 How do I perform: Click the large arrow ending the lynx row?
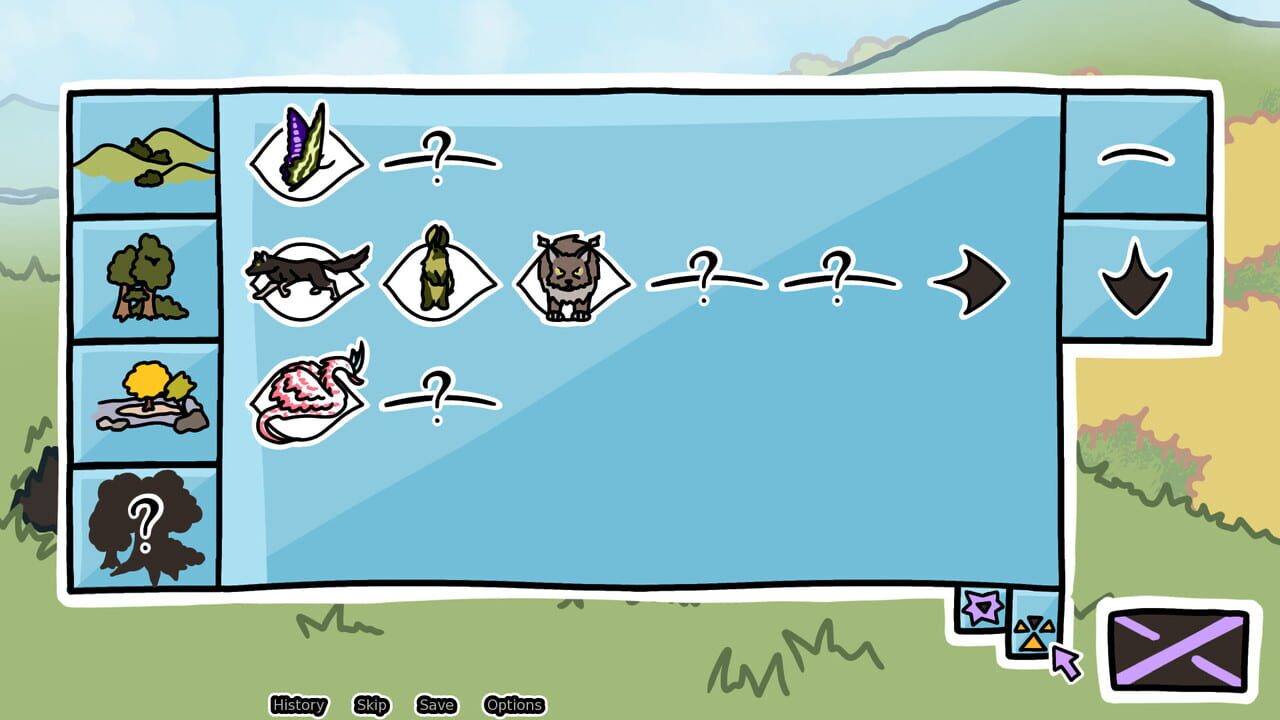970,283
